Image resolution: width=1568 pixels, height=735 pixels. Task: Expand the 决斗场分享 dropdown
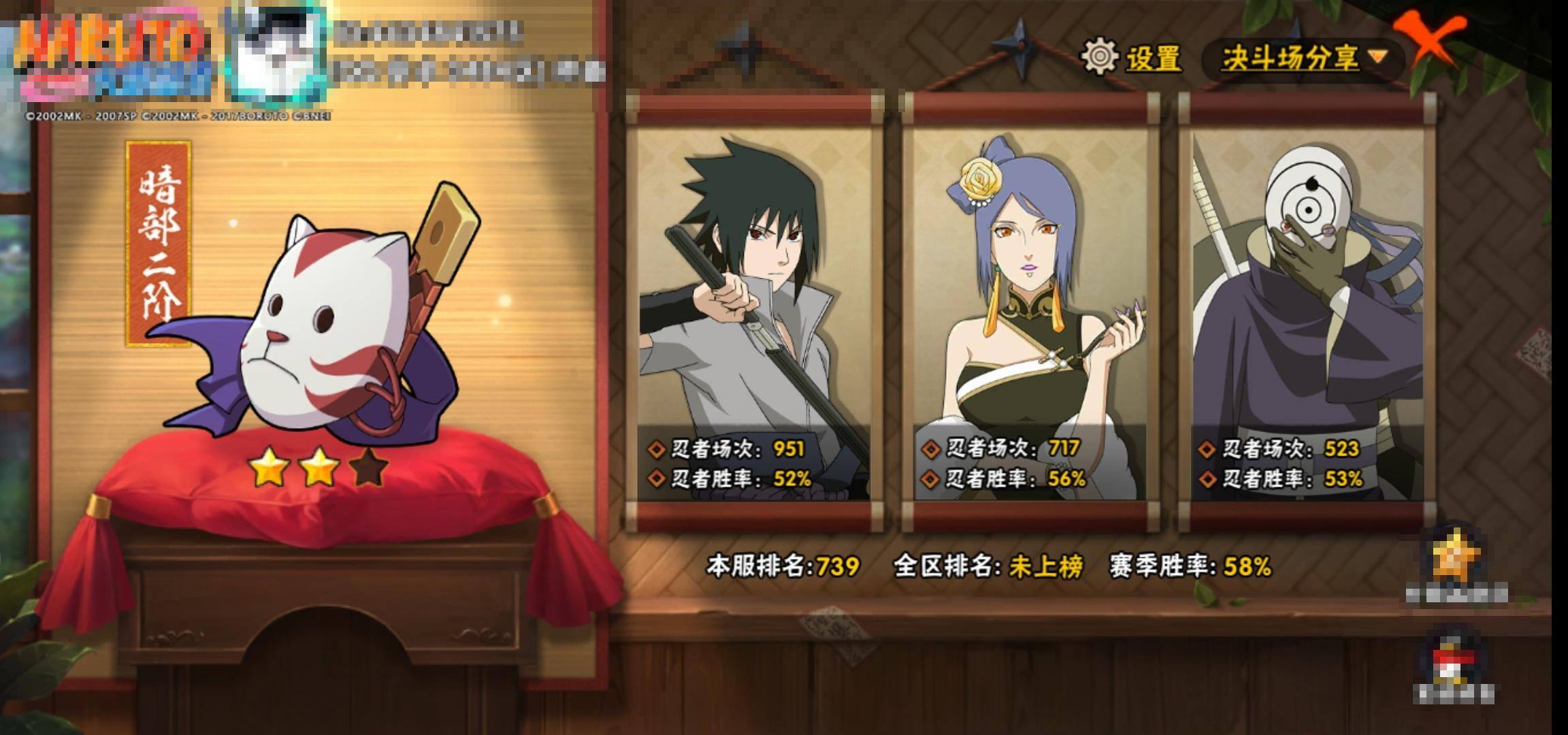pyautogui.click(x=1303, y=58)
